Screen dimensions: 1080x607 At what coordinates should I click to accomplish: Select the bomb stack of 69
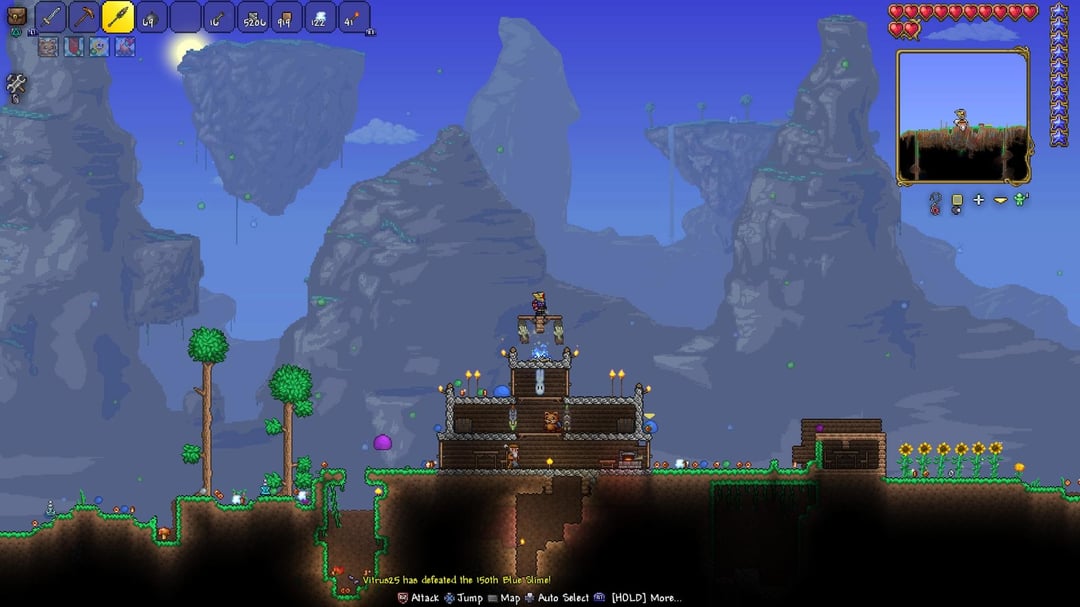152,17
